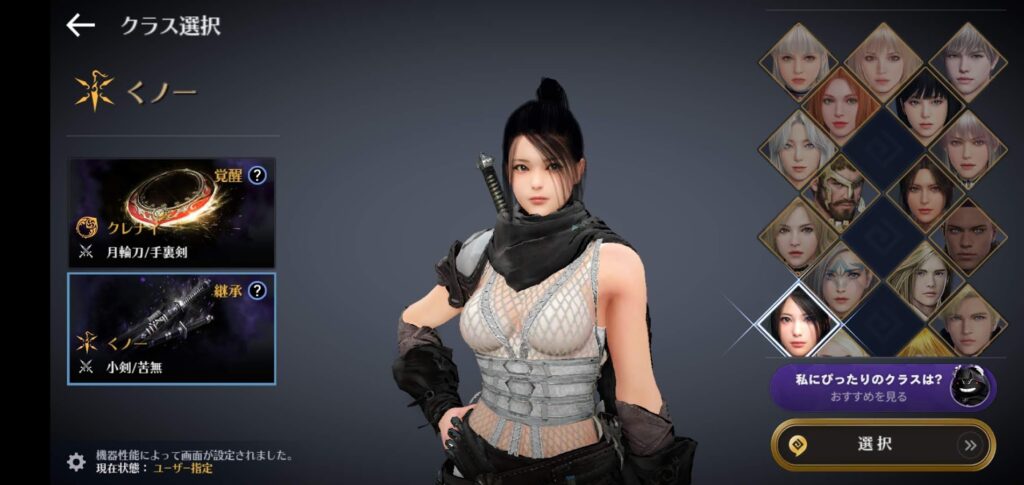Viewport: 1024px width, 485px height.
Task: Open the help icon next to 覚醒
Action: coord(258,176)
